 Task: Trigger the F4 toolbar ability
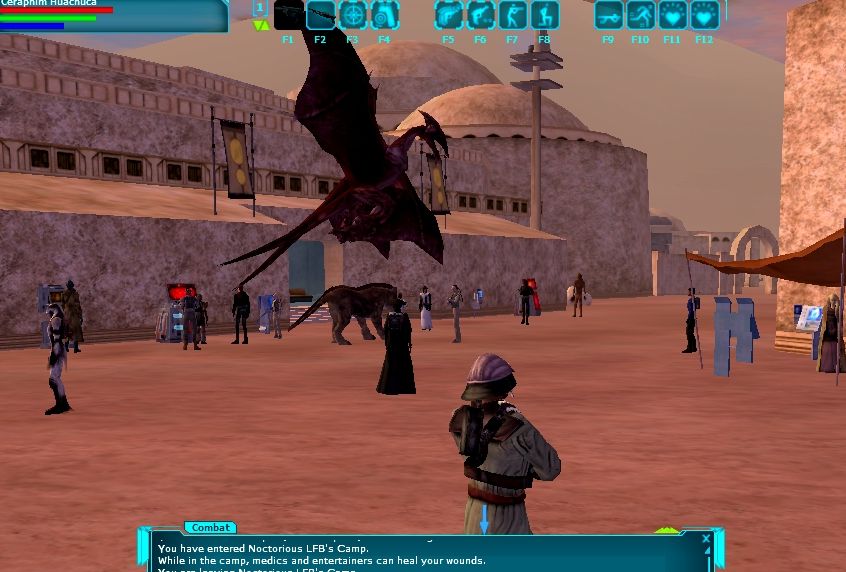point(384,15)
